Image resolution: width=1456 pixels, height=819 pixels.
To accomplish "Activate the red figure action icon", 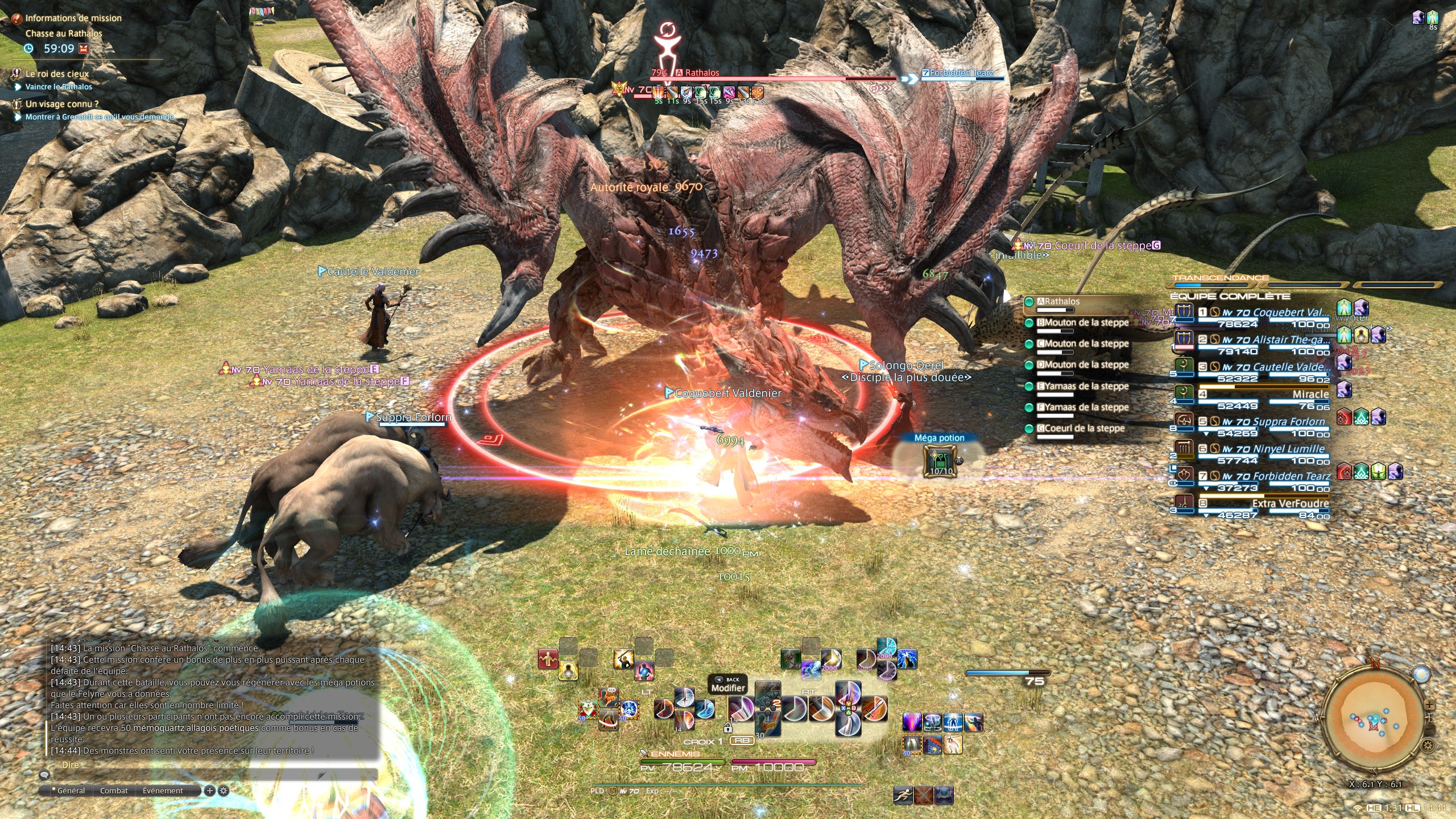I will tap(547, 659).
